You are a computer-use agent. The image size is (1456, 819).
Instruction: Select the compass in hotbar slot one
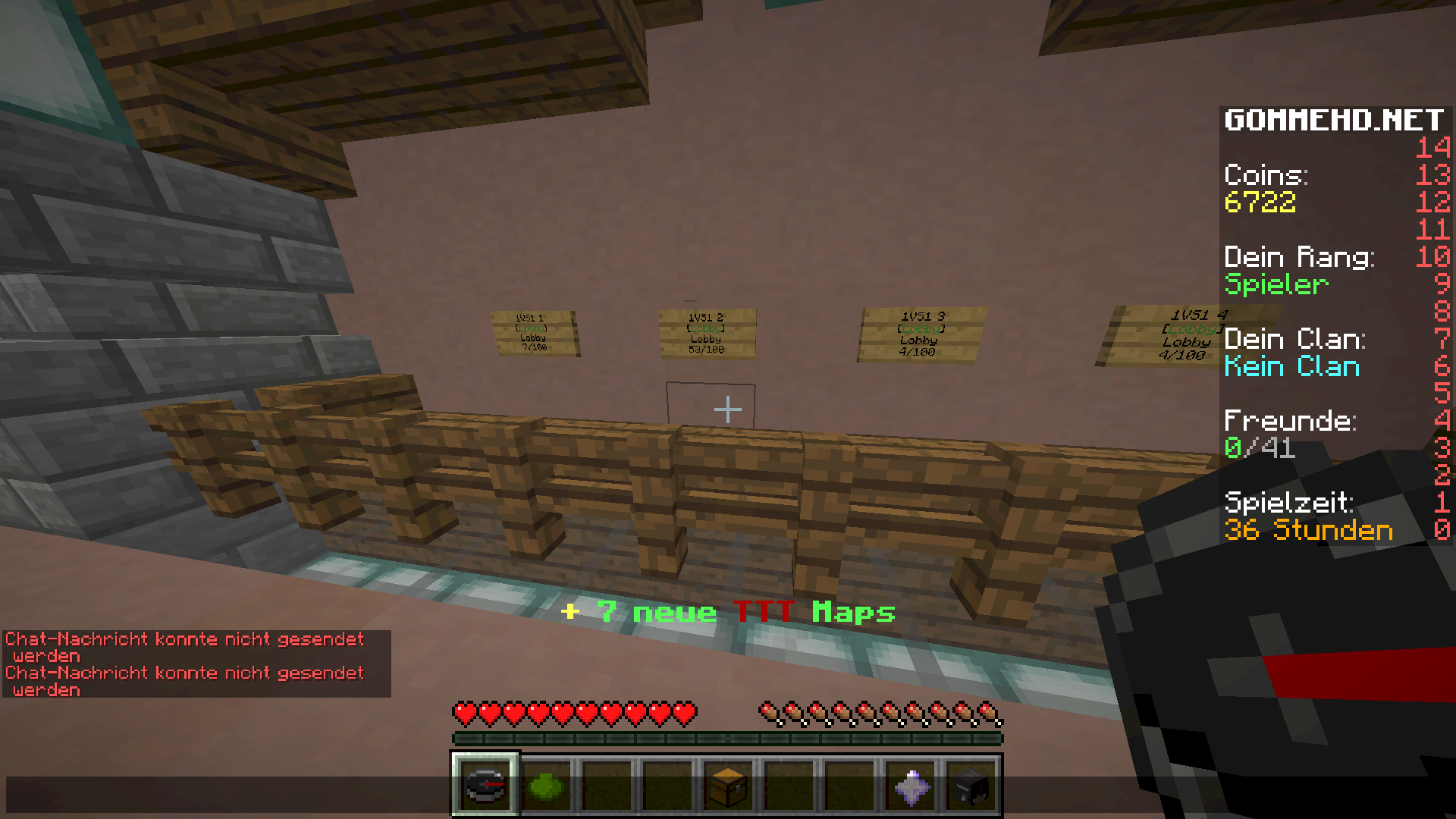click(x=485, y=786)
